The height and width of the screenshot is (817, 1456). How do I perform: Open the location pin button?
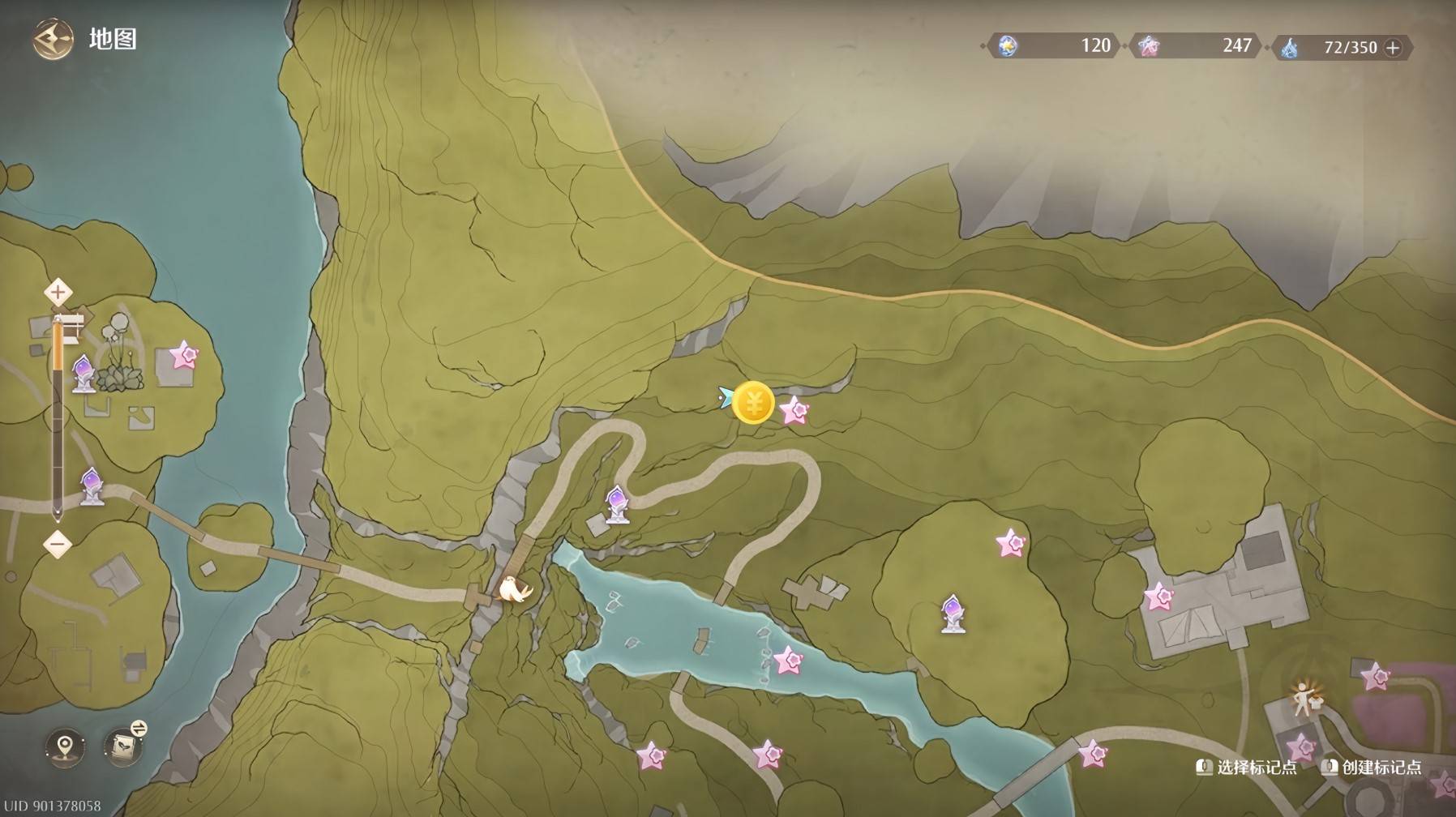[x=65, y=746]
